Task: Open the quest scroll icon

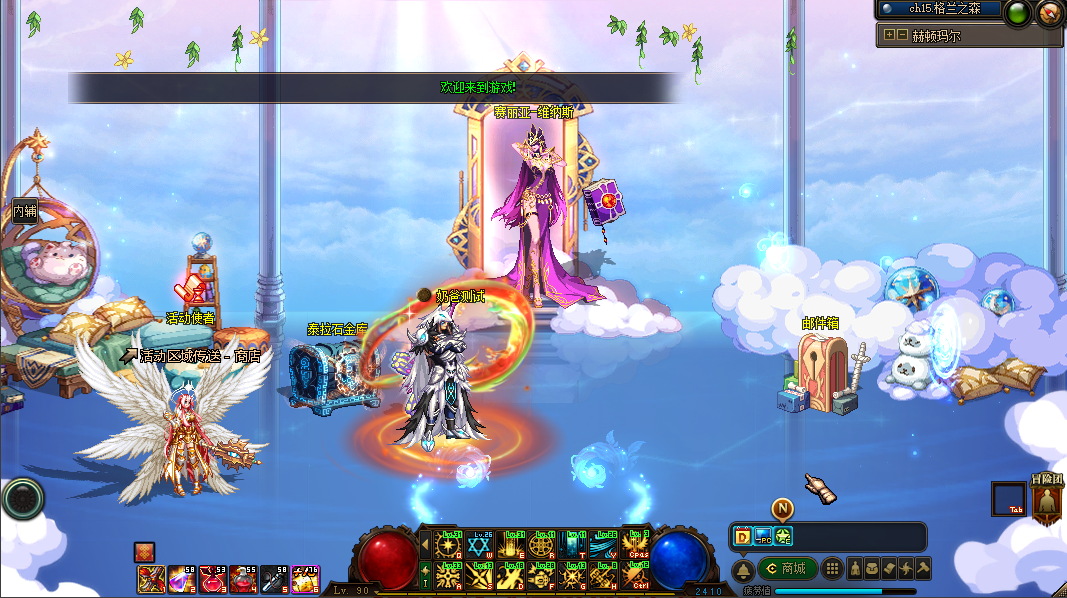Action: click(x=891, y=569)
